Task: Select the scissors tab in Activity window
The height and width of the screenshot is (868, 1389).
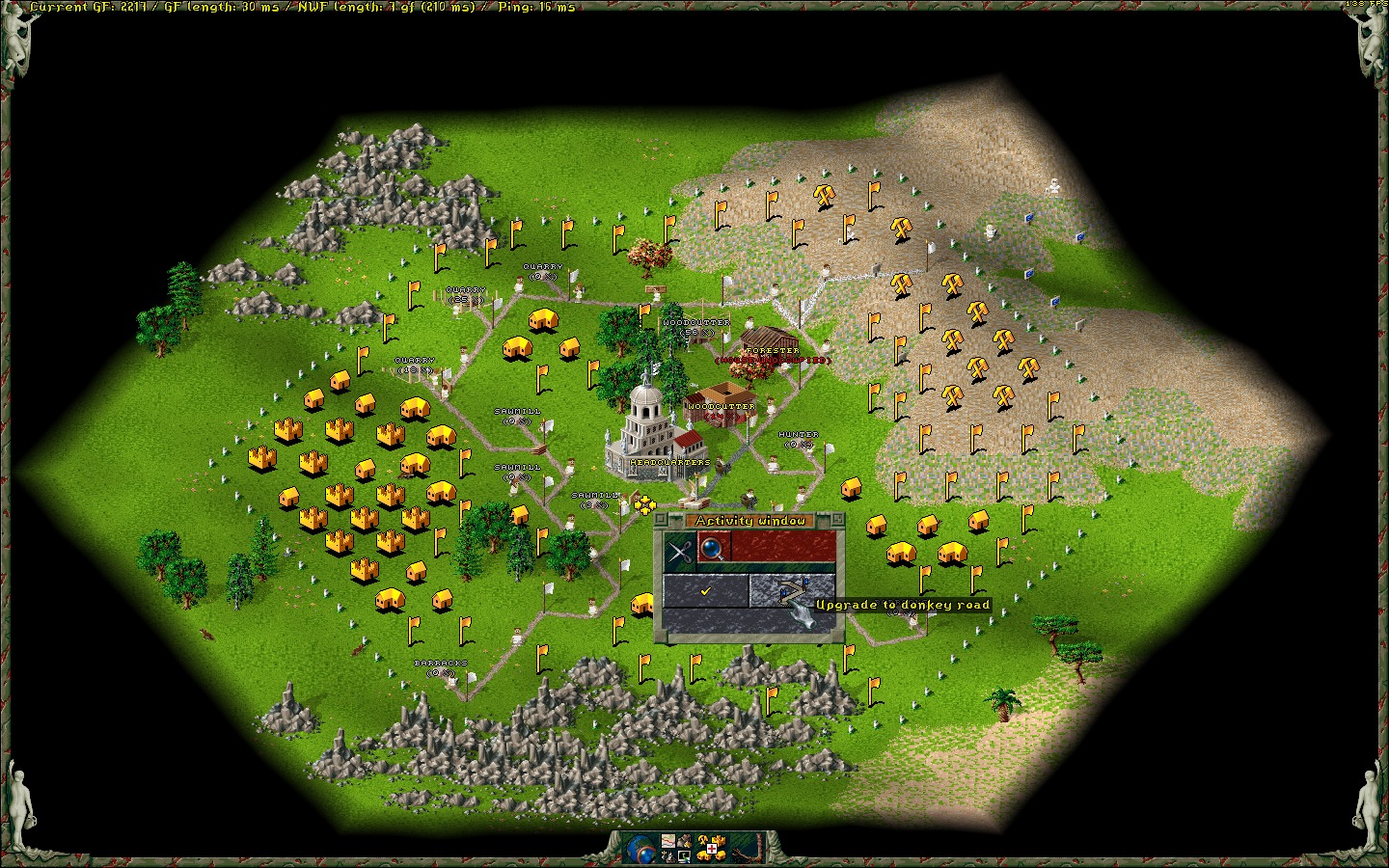Action: tap(680, 552)
